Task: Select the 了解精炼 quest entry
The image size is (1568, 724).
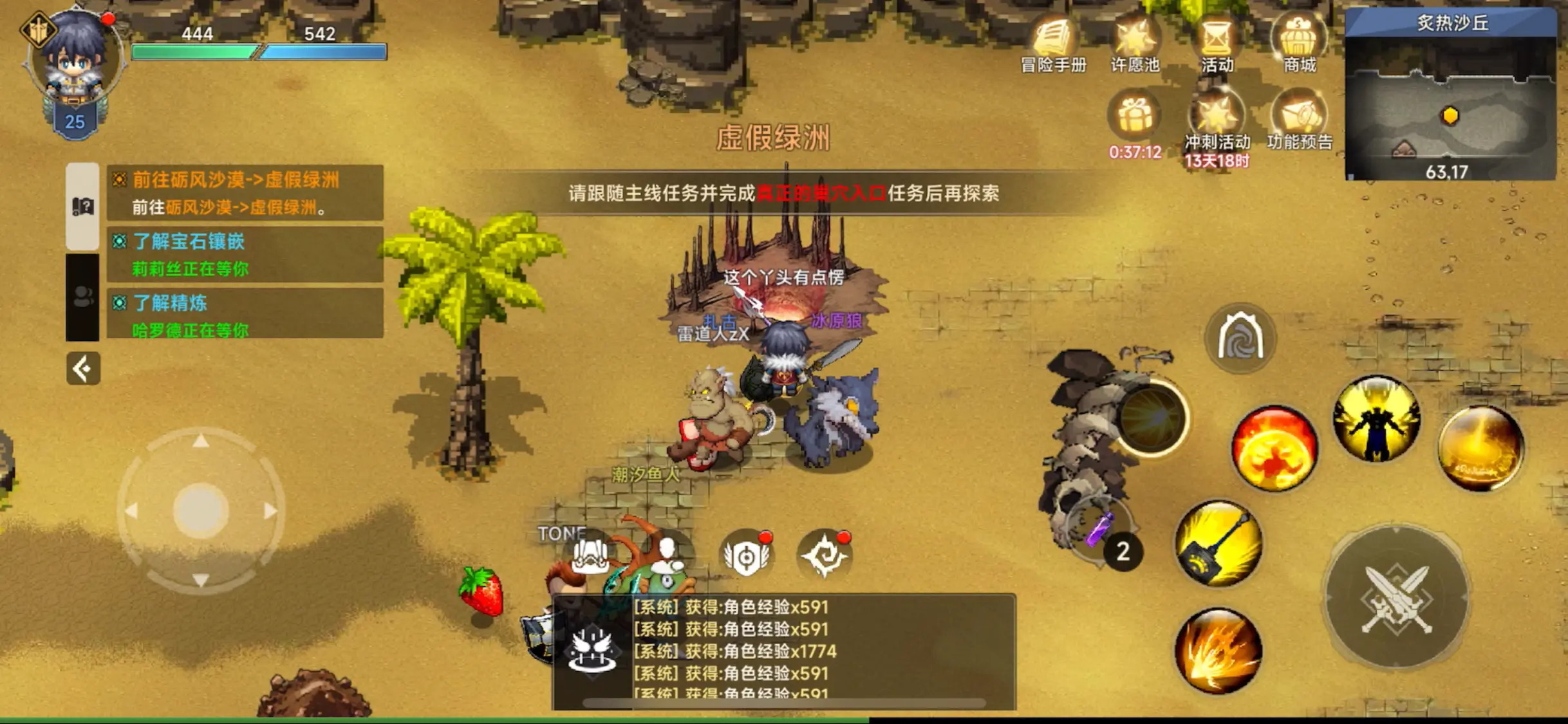Action: pos(245,314)
